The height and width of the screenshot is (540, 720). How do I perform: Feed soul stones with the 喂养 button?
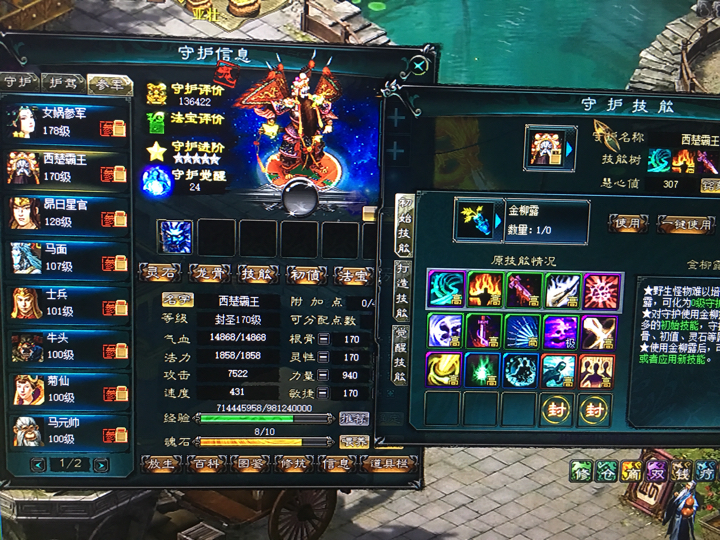pos(354,441)
